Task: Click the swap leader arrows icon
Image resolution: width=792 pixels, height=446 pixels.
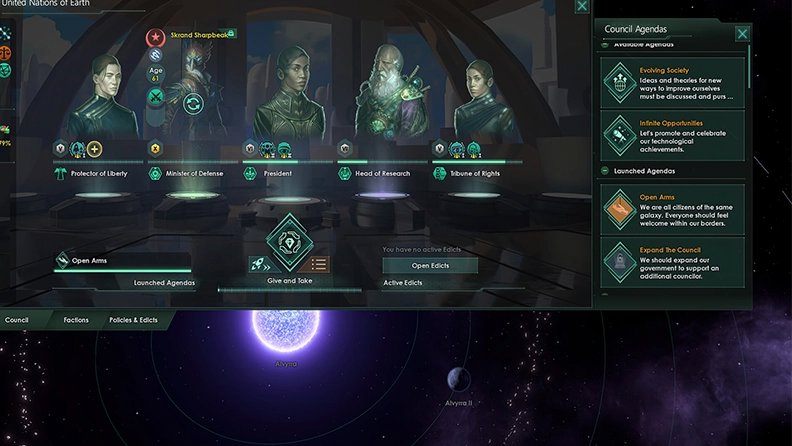Action: [192, 102]
